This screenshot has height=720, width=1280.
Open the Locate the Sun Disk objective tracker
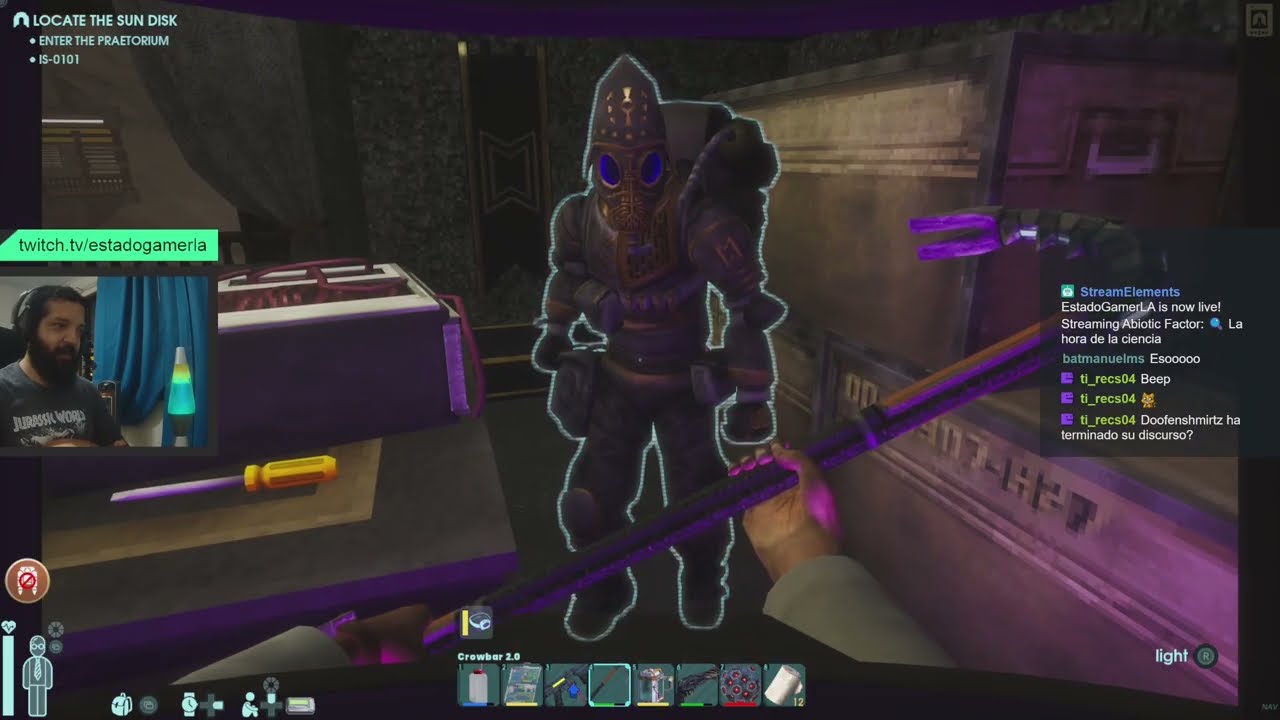tap(104, 20)
